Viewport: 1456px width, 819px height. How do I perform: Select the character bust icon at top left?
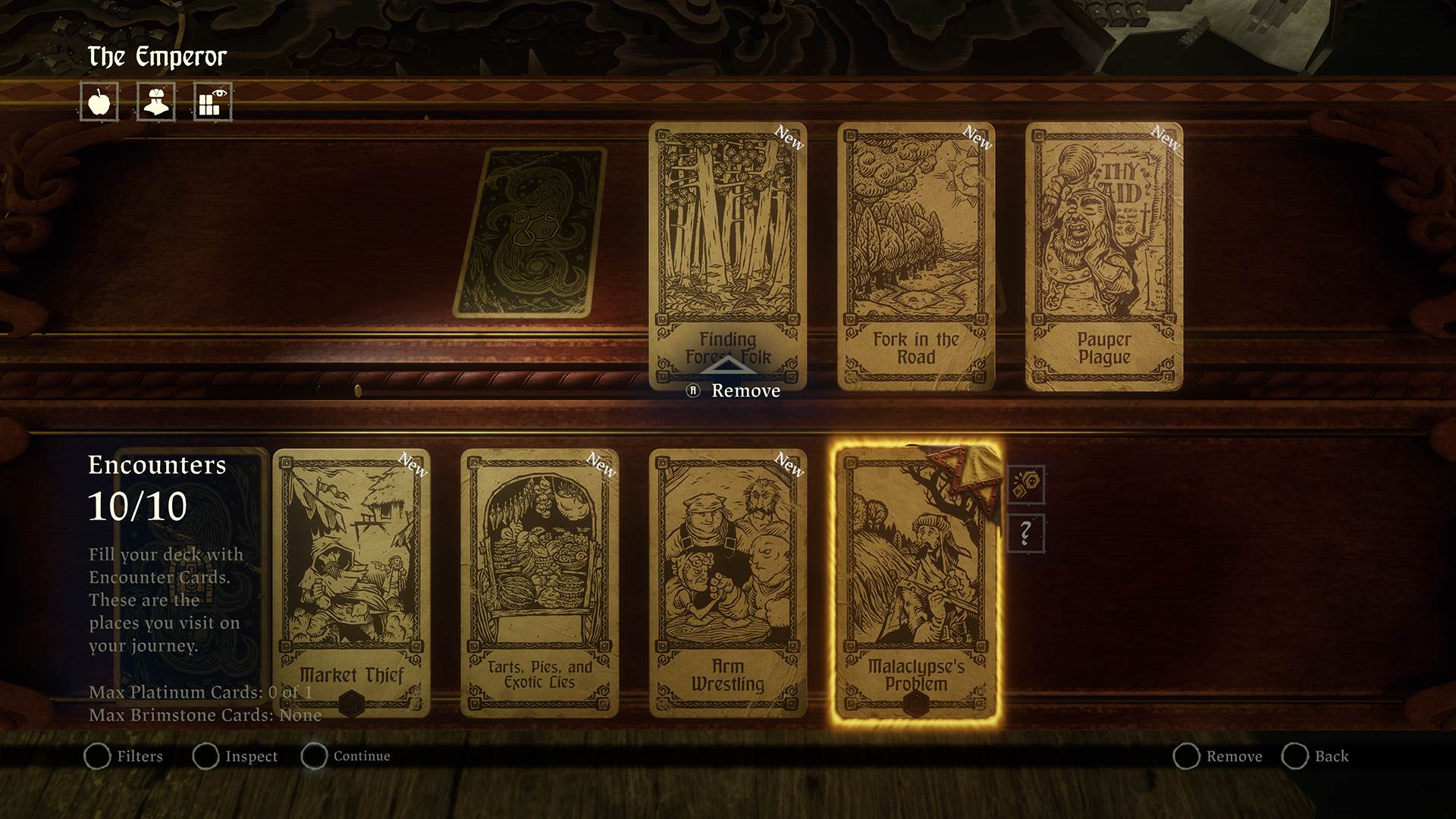pos(155,102)
